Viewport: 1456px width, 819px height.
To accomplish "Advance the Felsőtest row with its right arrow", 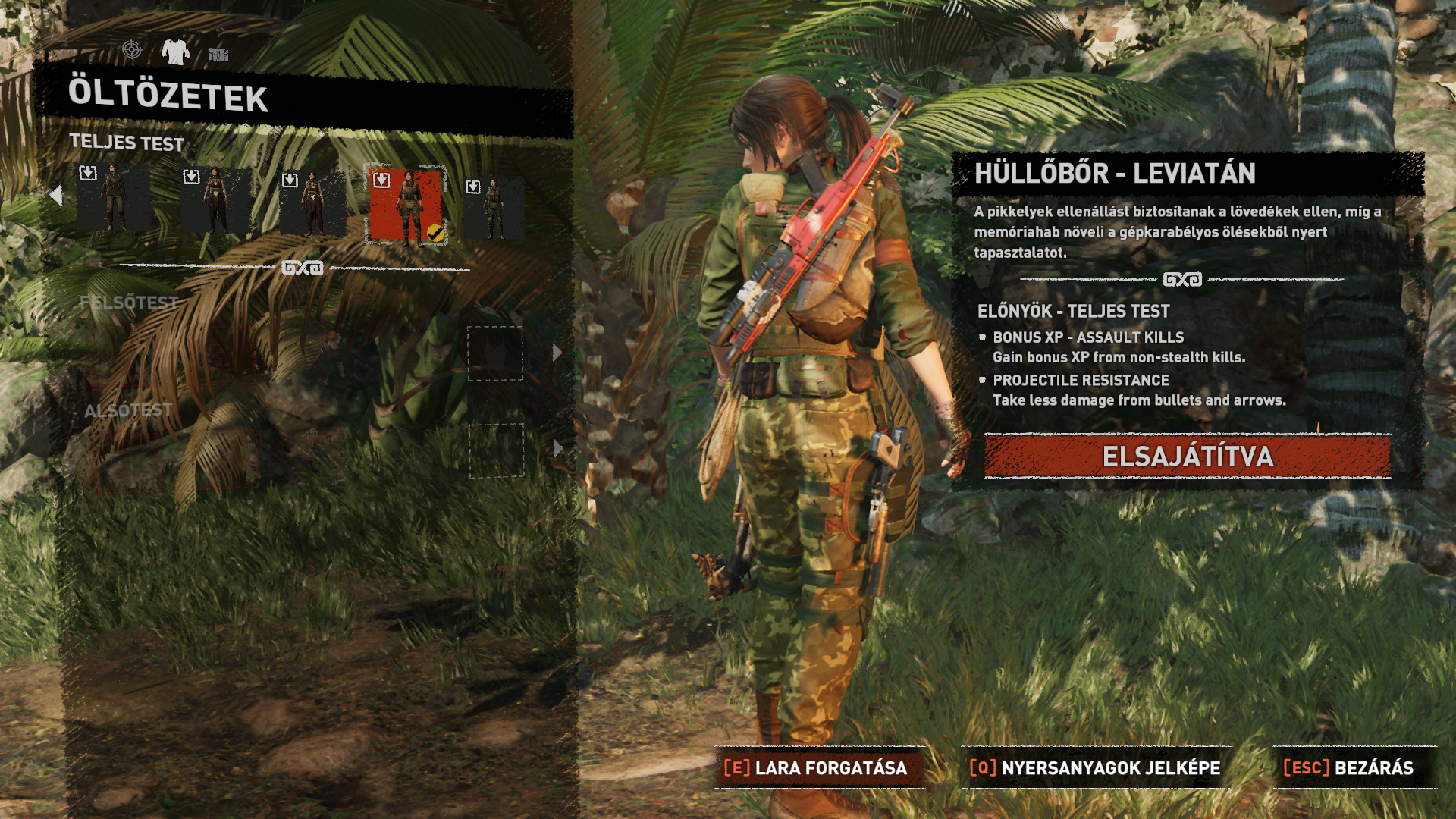I will (557, 353).
